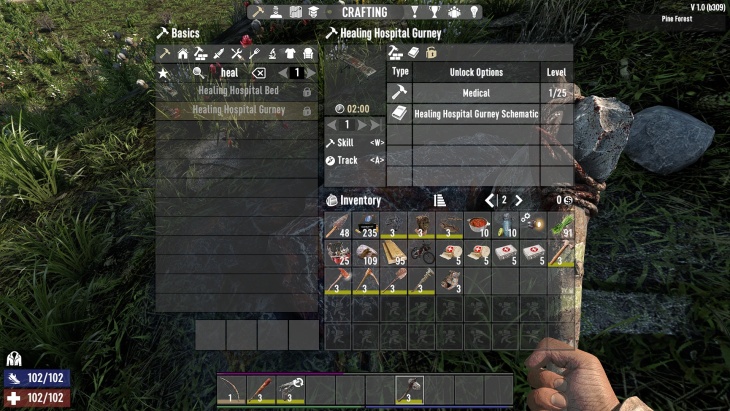Screen dimensions: 730x411
Task: Select the stone axe hotbar slot
Action: click(x=409, y=388)
